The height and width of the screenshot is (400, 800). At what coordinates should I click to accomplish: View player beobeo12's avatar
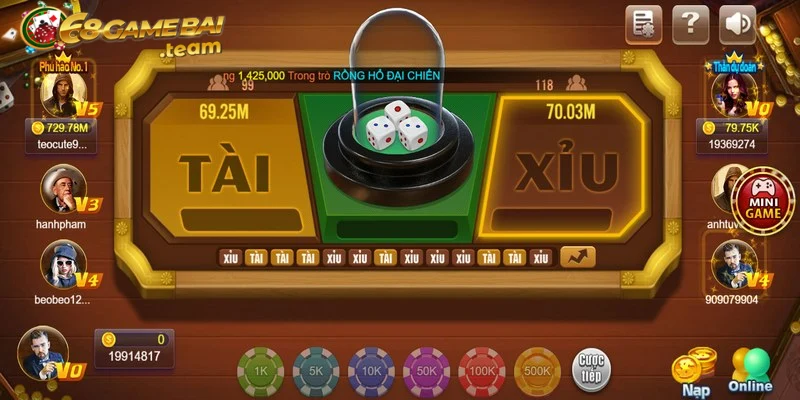[61, 265]
